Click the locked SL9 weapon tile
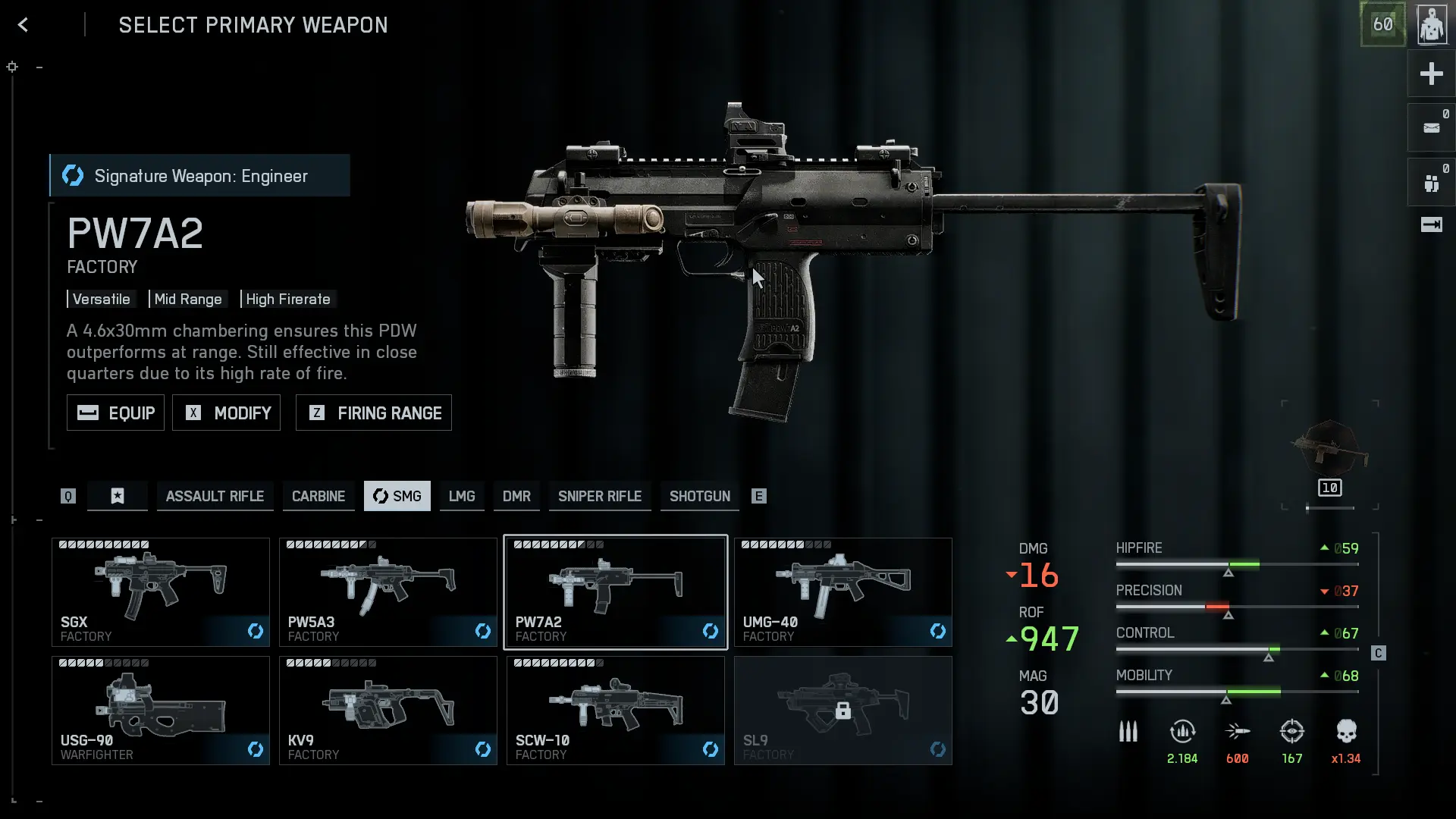The width and height of the screenshot is (1456, 819). [x=843, y=711]
